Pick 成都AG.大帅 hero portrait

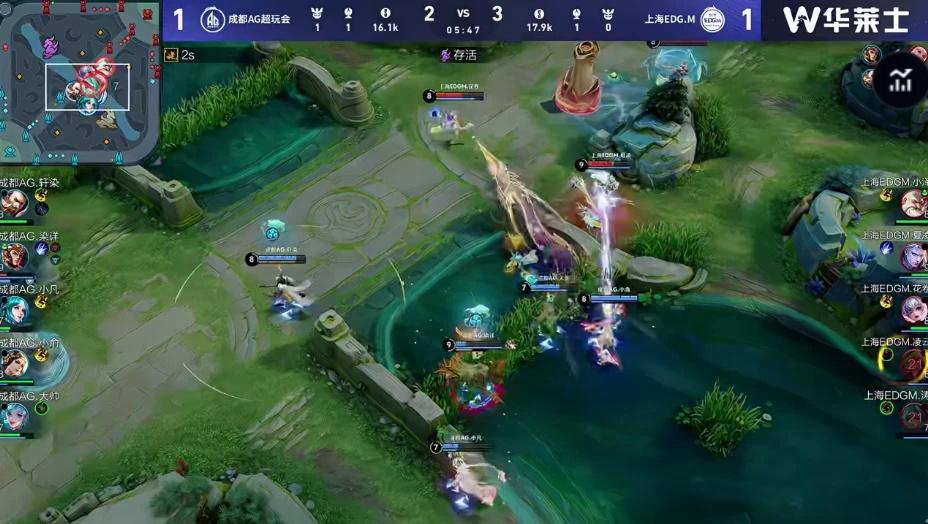[14, 417]
